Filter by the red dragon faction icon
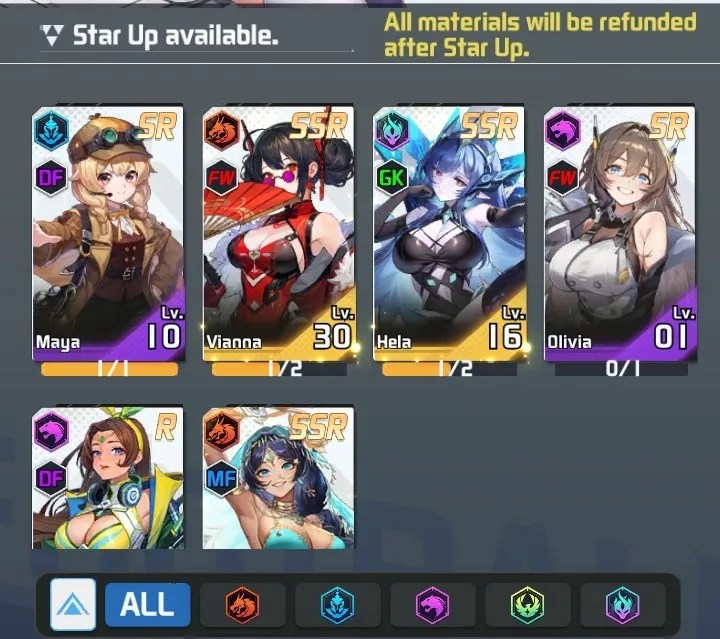 (x=242, y=604)
